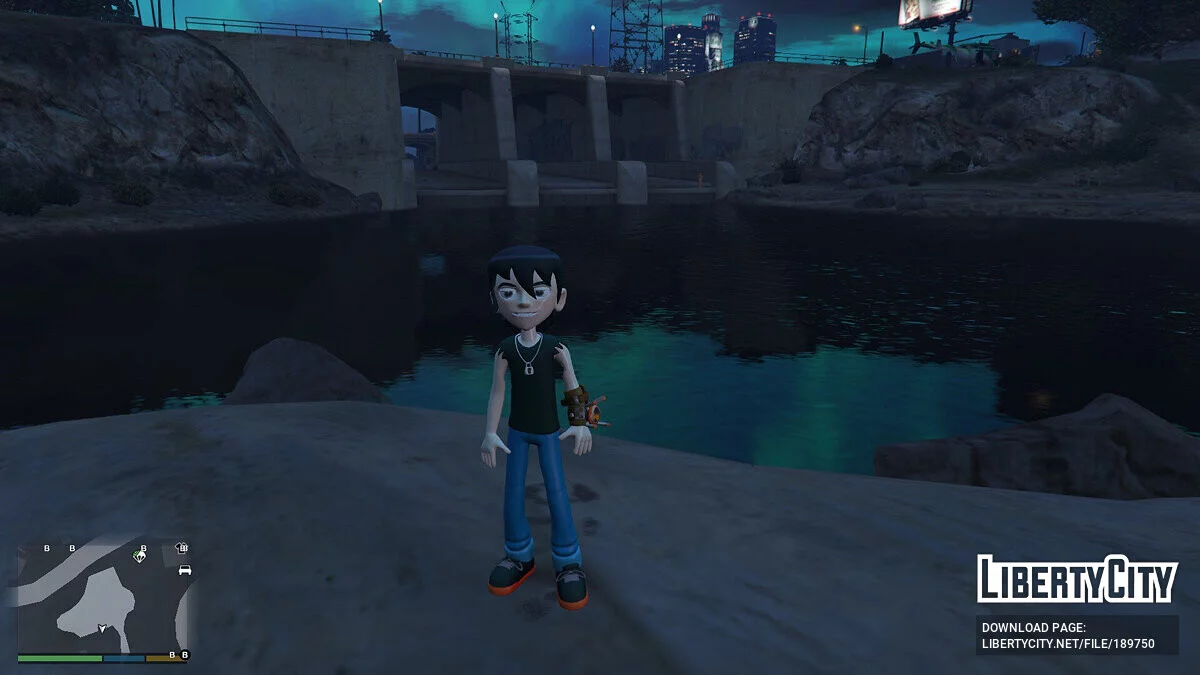The width and height of the screenshot is (1200, 675).
Task: Select the car blip on the minimap
Action: (x=184, y=570)
